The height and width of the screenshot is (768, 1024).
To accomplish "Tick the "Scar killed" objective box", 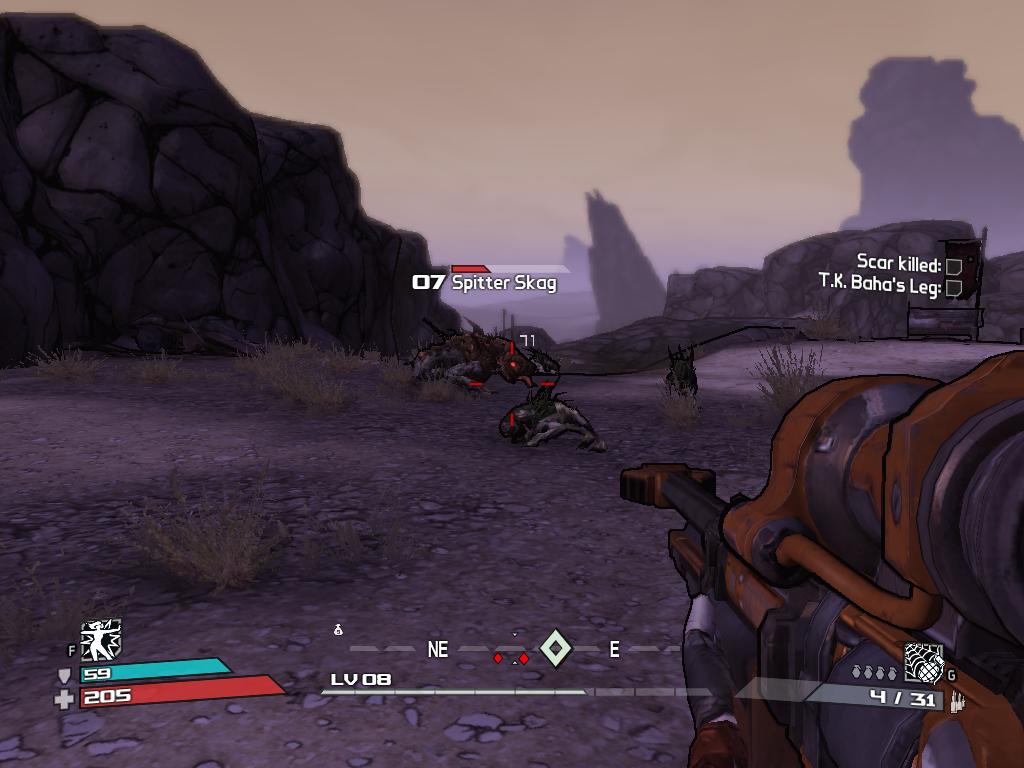I will click(954, 266).
